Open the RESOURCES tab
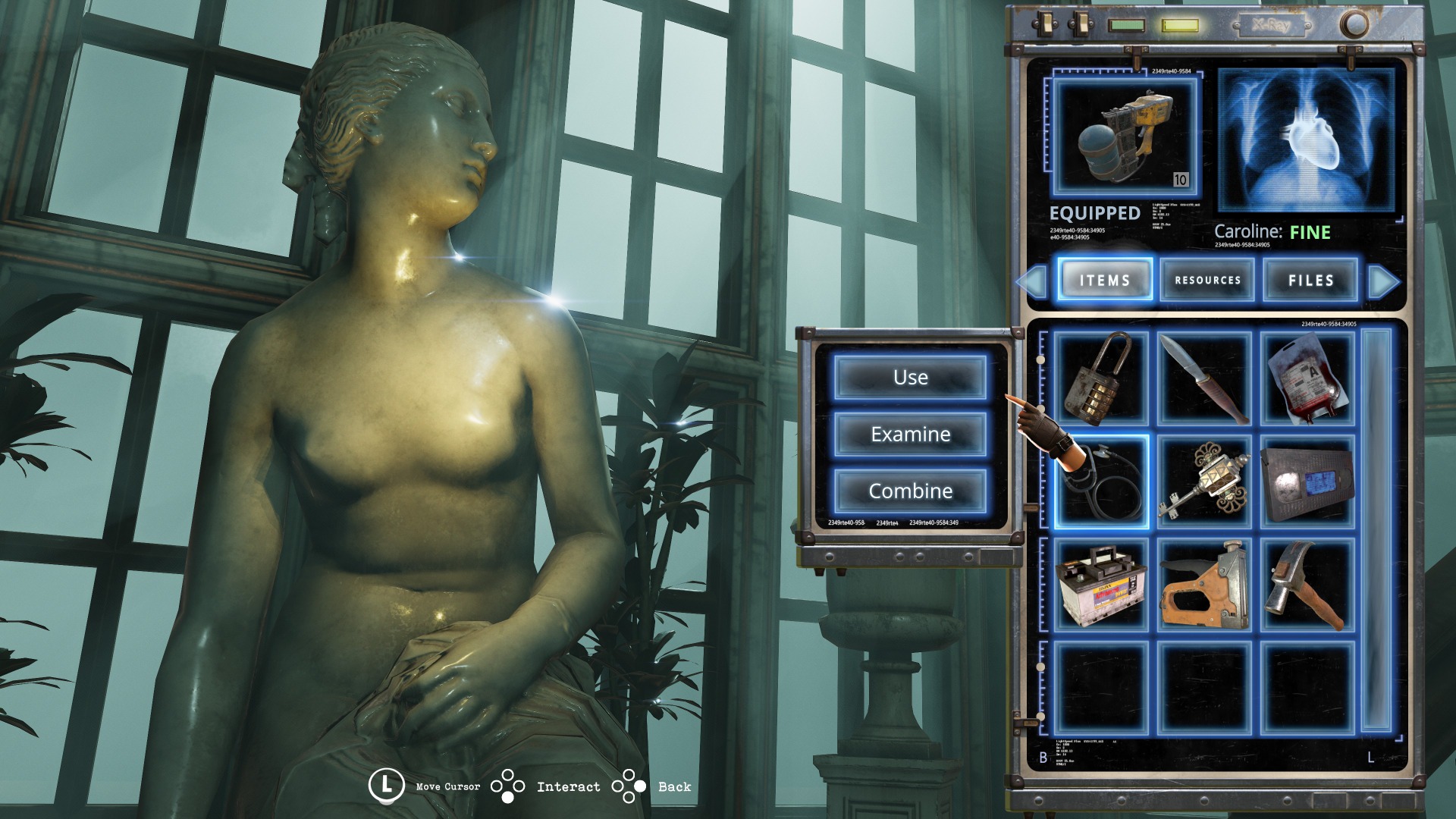Image resolution: width=1456 pixels, height=819 pixels. 1207,281
